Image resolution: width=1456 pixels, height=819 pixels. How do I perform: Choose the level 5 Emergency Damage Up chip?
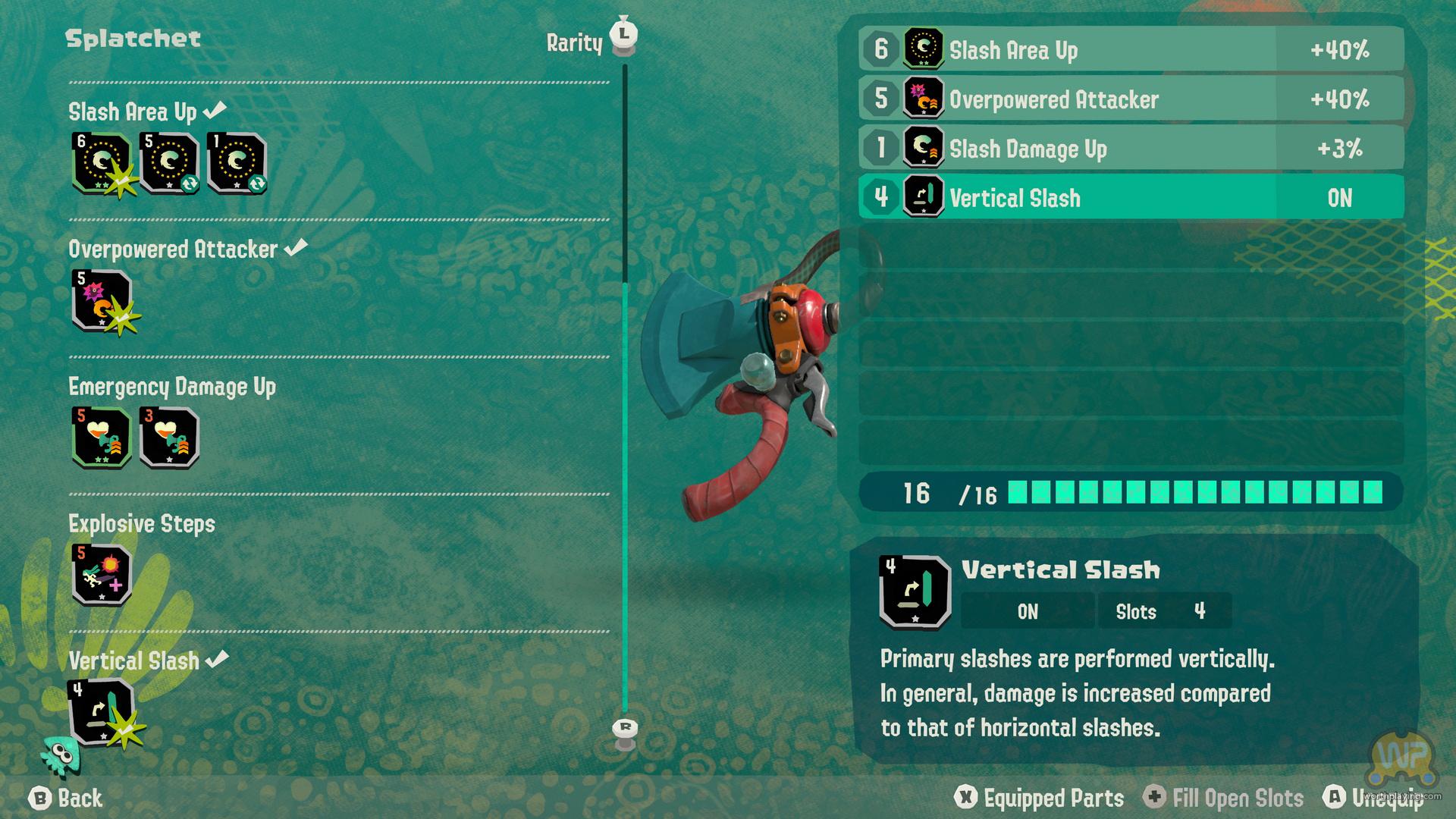(102, 438)
